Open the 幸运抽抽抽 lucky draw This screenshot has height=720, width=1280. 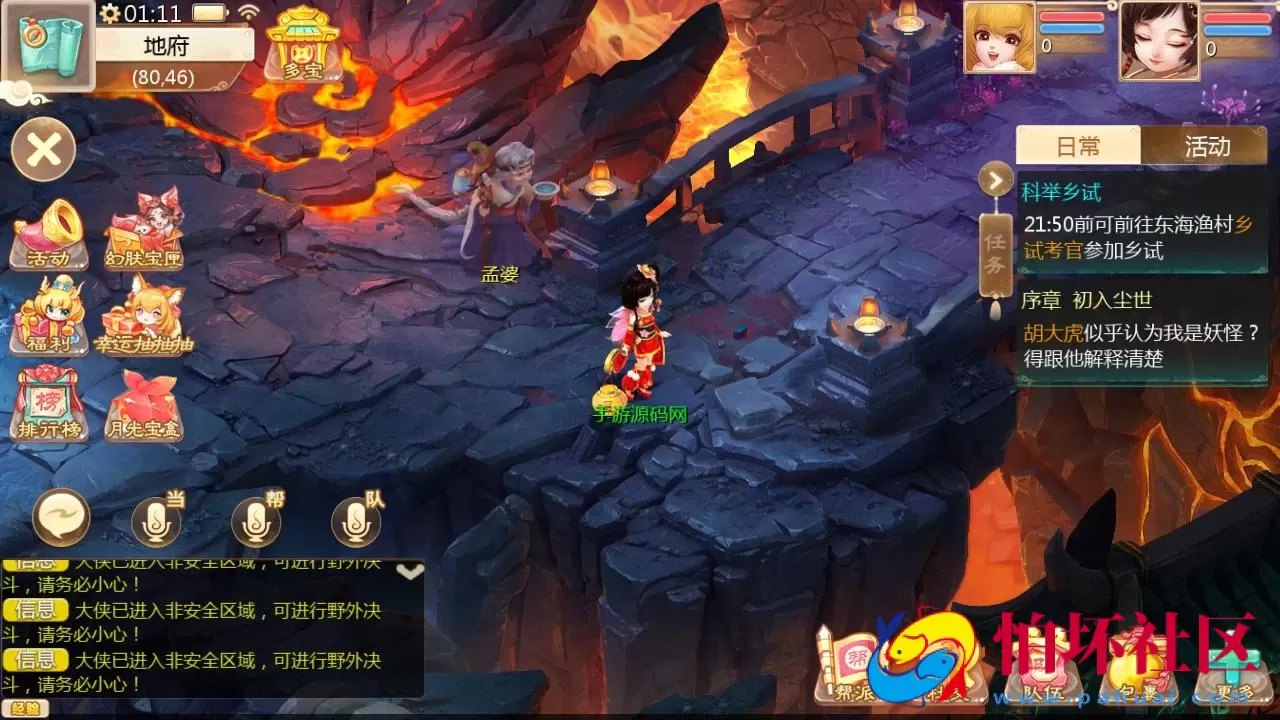[x=143, y=322]
